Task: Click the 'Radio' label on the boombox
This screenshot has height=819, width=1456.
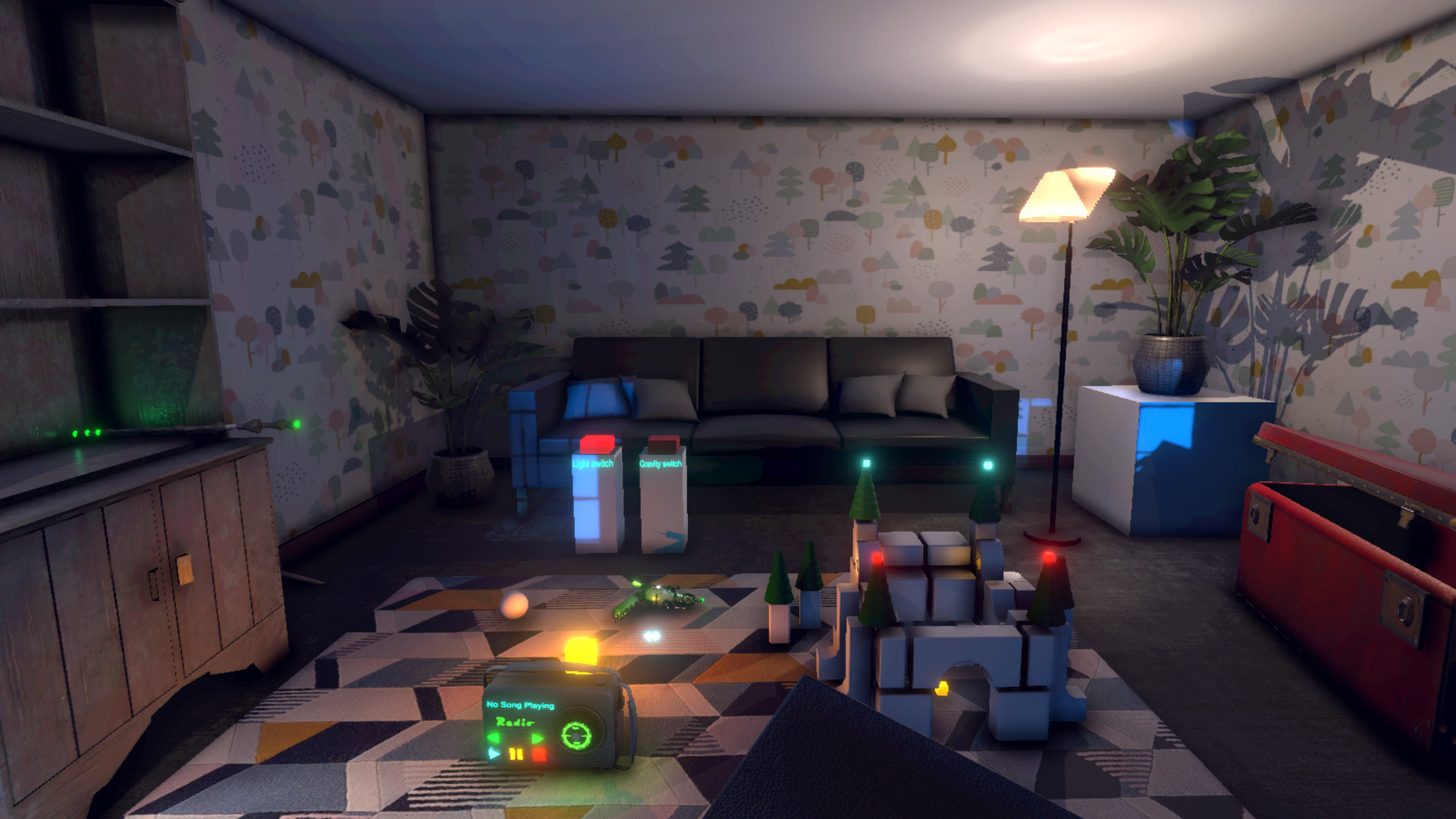Action: click(x=515, y=722)
